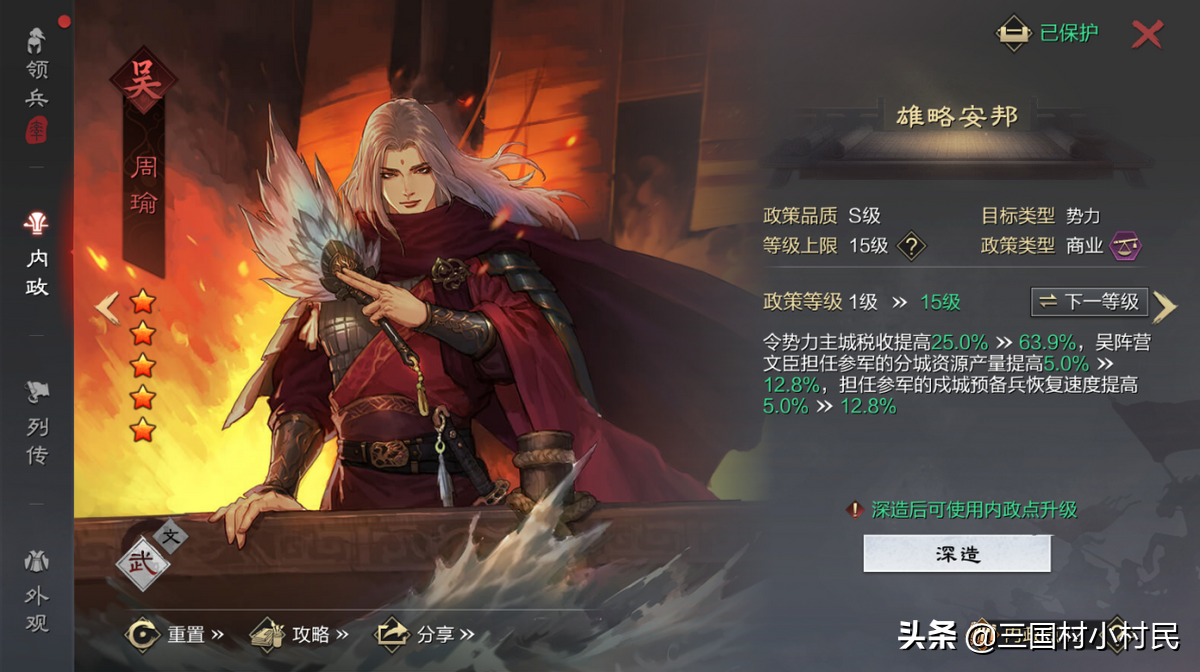The image size is (1200, 672).
Task: Share the general via 分享
Action: [424, 634]
